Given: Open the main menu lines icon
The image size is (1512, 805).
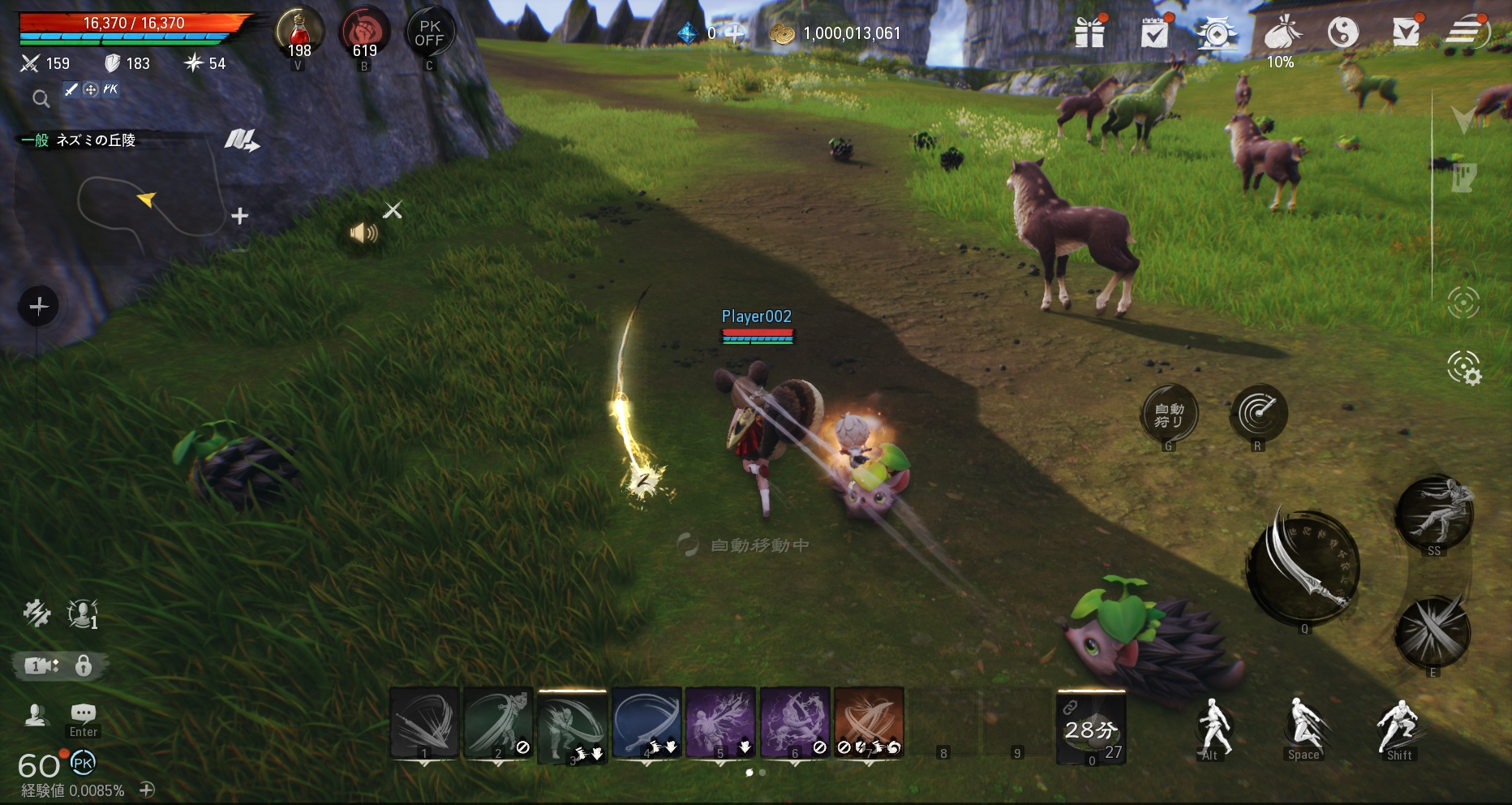Looking at the screenshot, I should (x=1467, y=32).
